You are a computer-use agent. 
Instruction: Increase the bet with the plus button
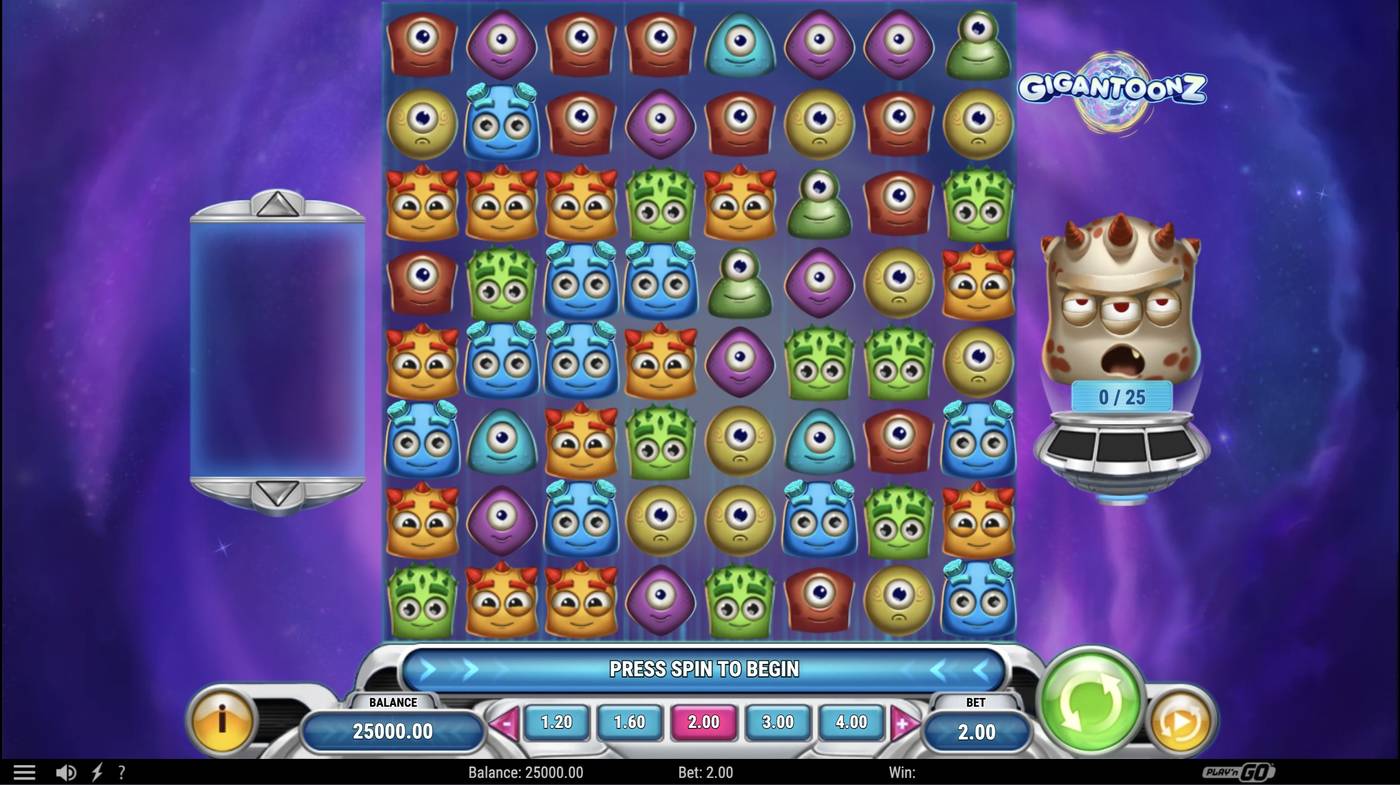[903, 721]
